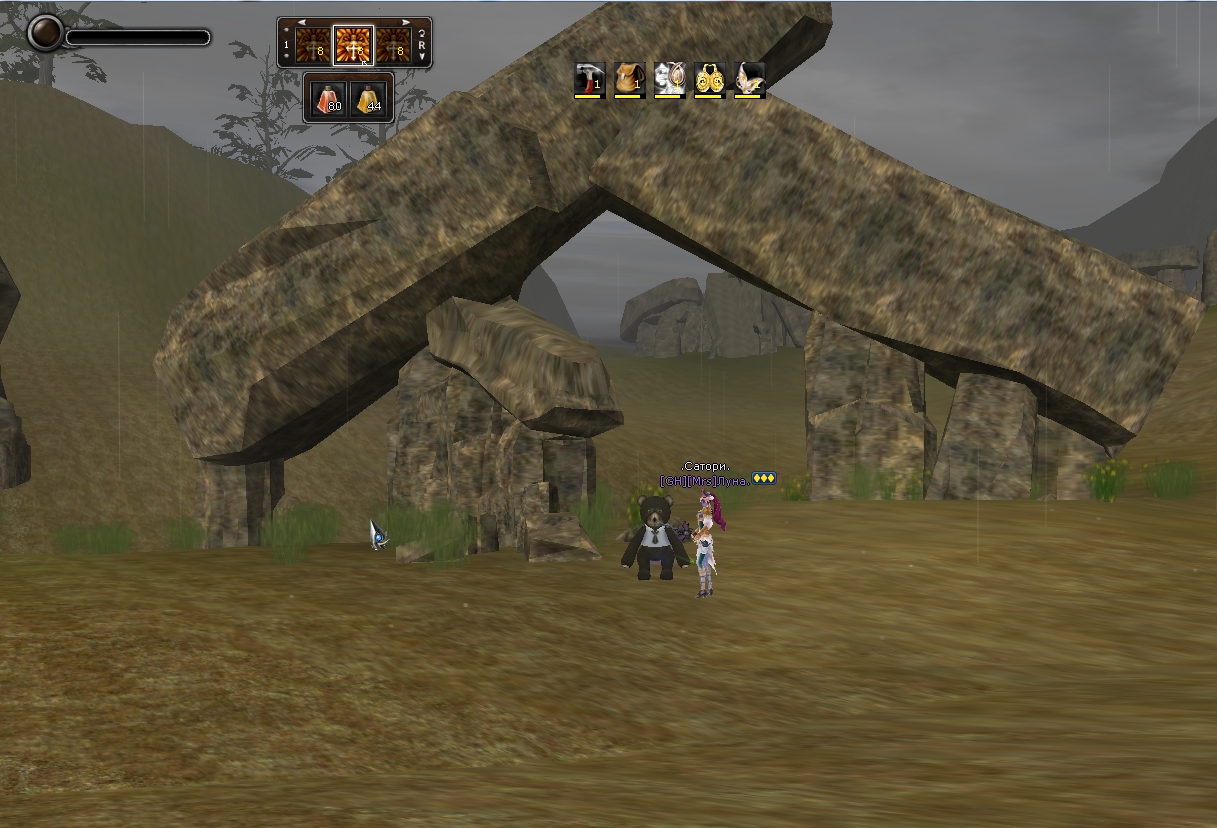Use the red potion with 80 left
The image size is (1217, 828).
point(328,99)
